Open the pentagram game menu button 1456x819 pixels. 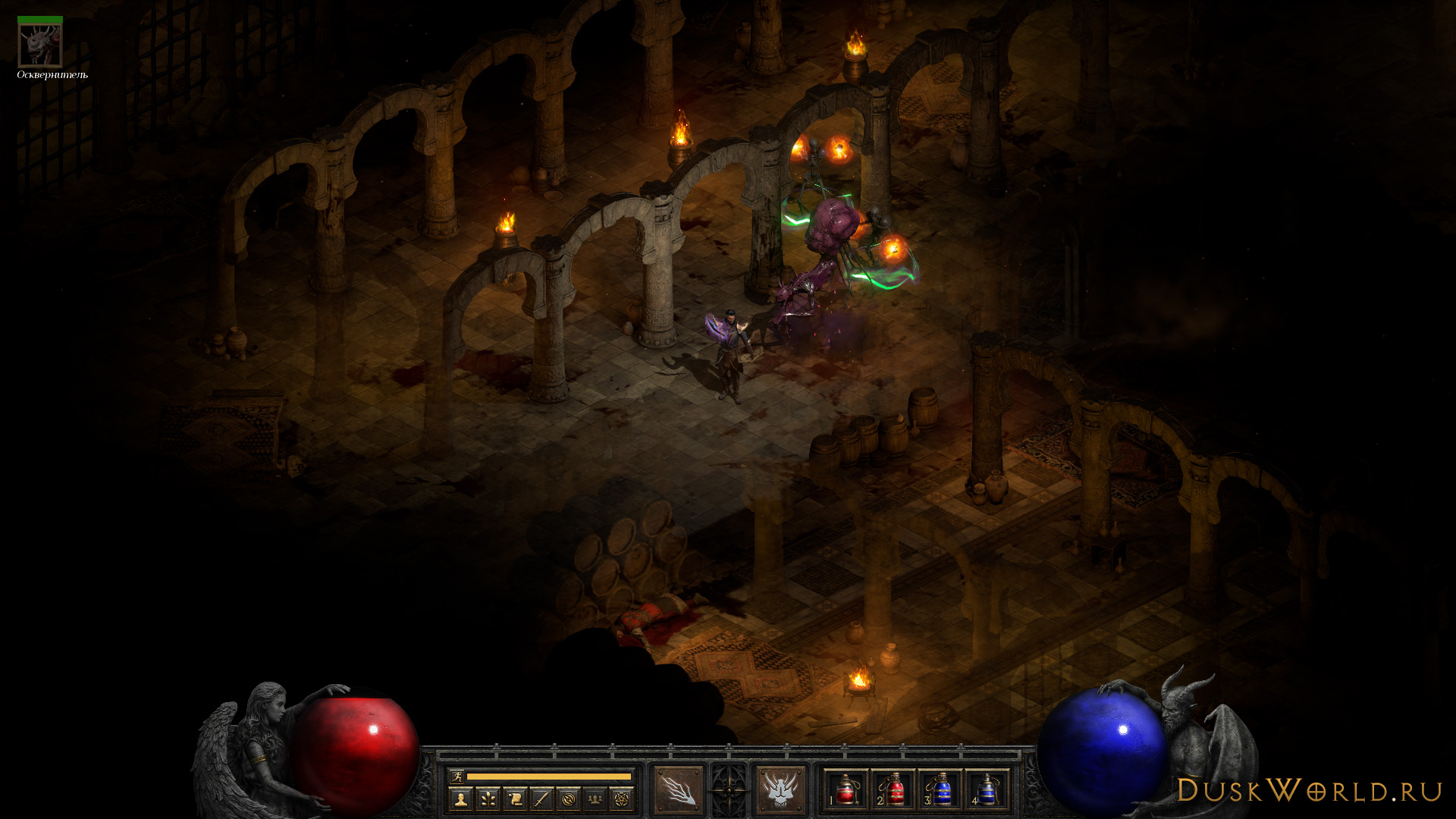(622, 799)
